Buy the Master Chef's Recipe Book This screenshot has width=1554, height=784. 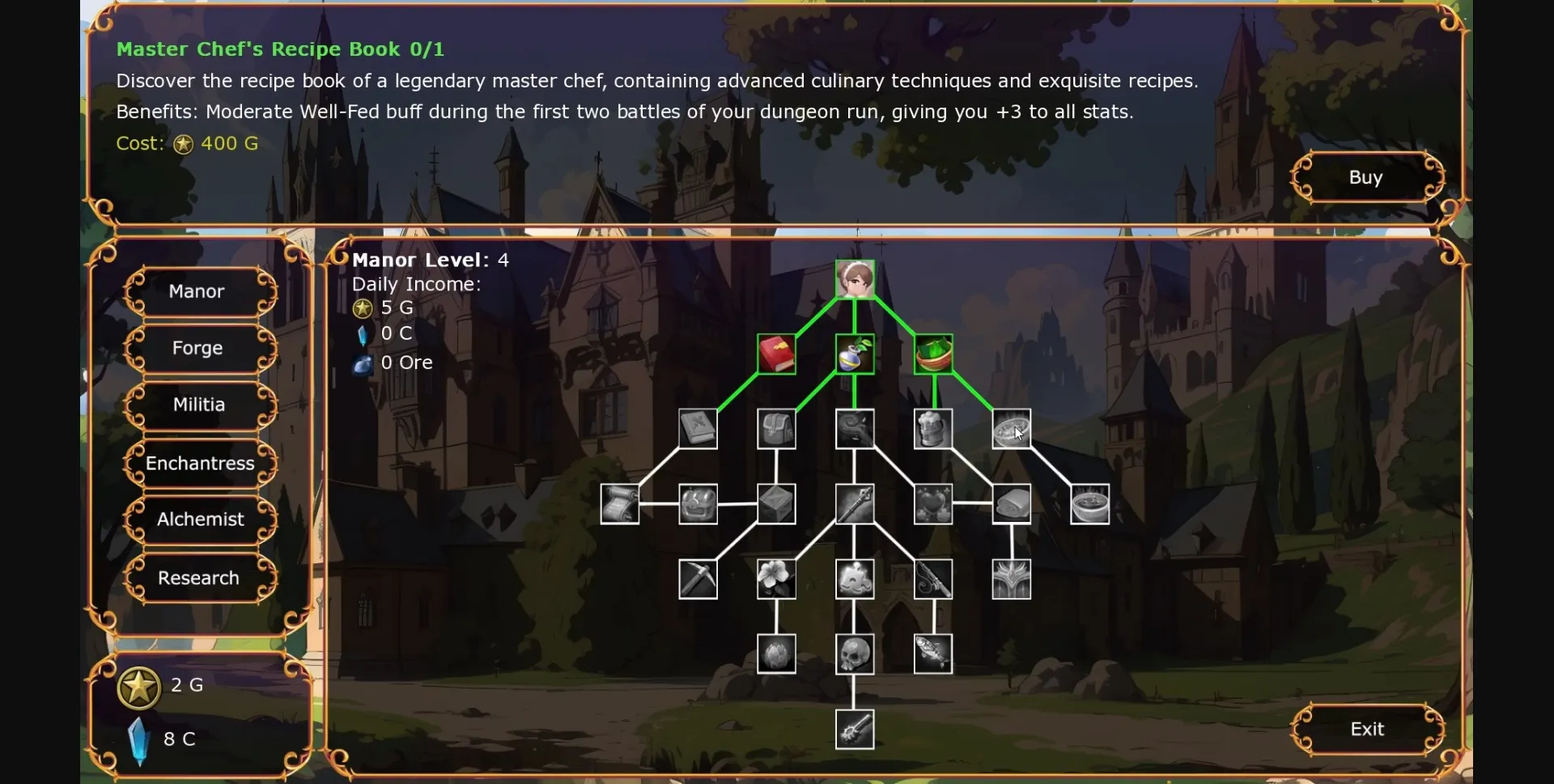pyautogui.click(x=1366, y=176)
